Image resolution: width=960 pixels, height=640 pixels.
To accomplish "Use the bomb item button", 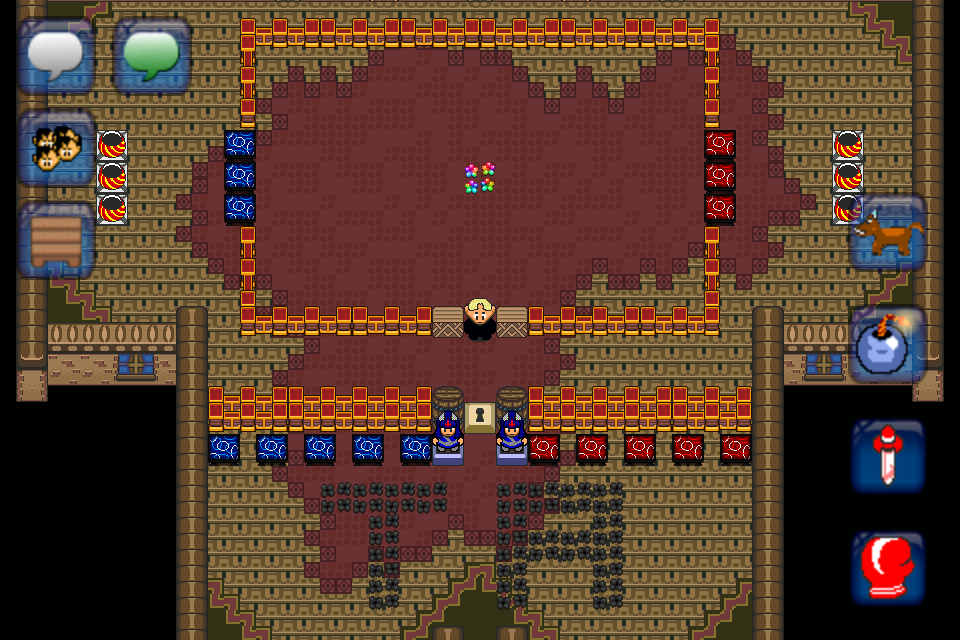I will pyautogui.click(x=888, y=346).
